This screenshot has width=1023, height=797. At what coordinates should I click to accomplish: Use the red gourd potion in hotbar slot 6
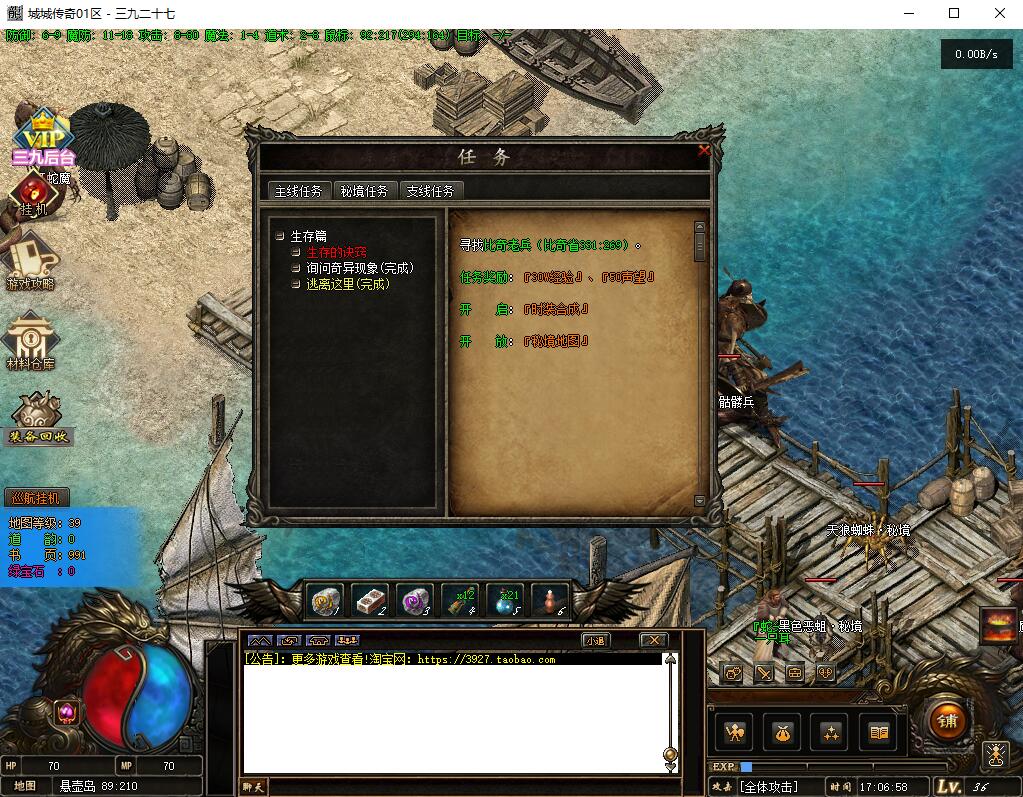tap(549, 600)
